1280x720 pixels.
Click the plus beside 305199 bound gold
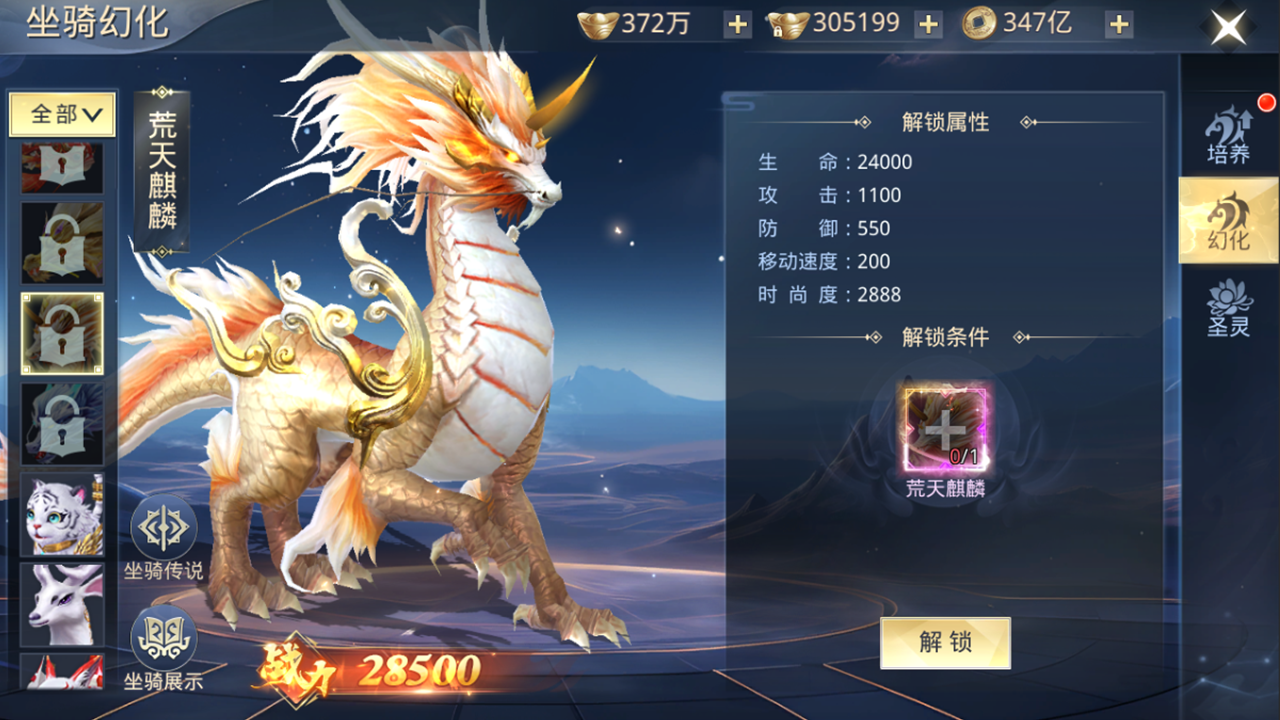927,22
